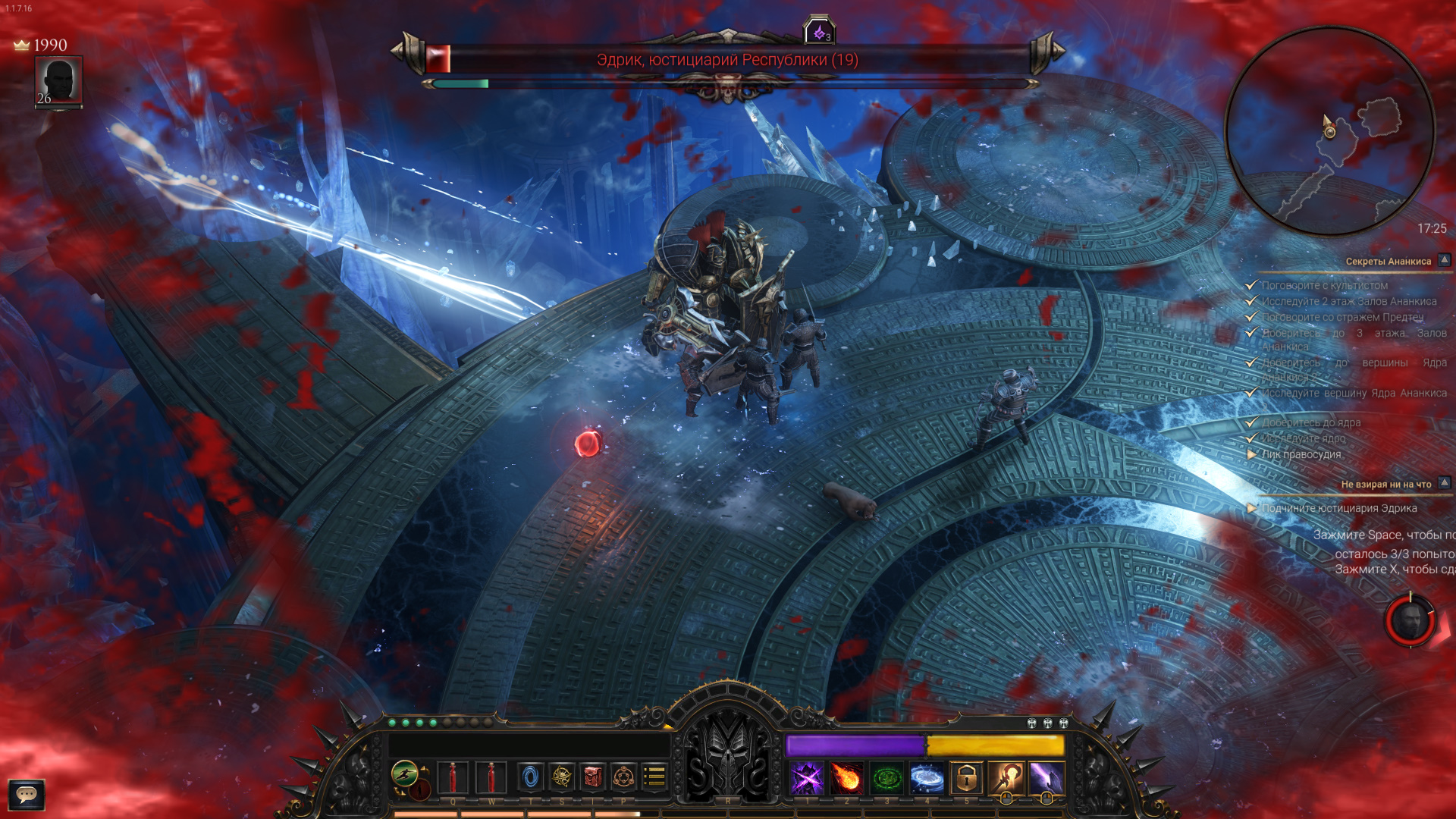Collapse the "Не взирая ни на что" quest
This screenshot has height=819, width=1456.
tap(1445, 483)
